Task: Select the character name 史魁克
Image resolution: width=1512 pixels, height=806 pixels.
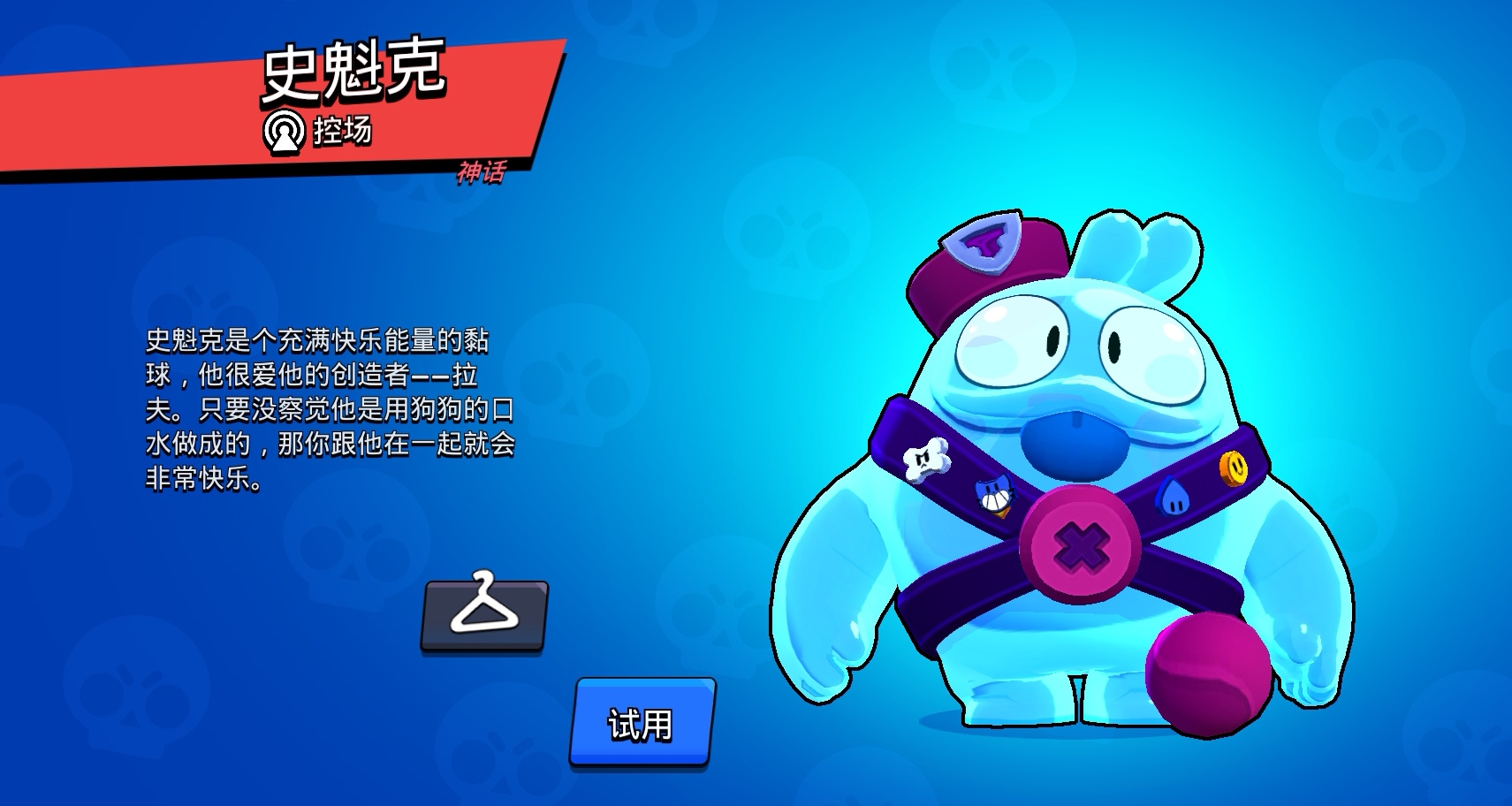Action: [357, 69]
